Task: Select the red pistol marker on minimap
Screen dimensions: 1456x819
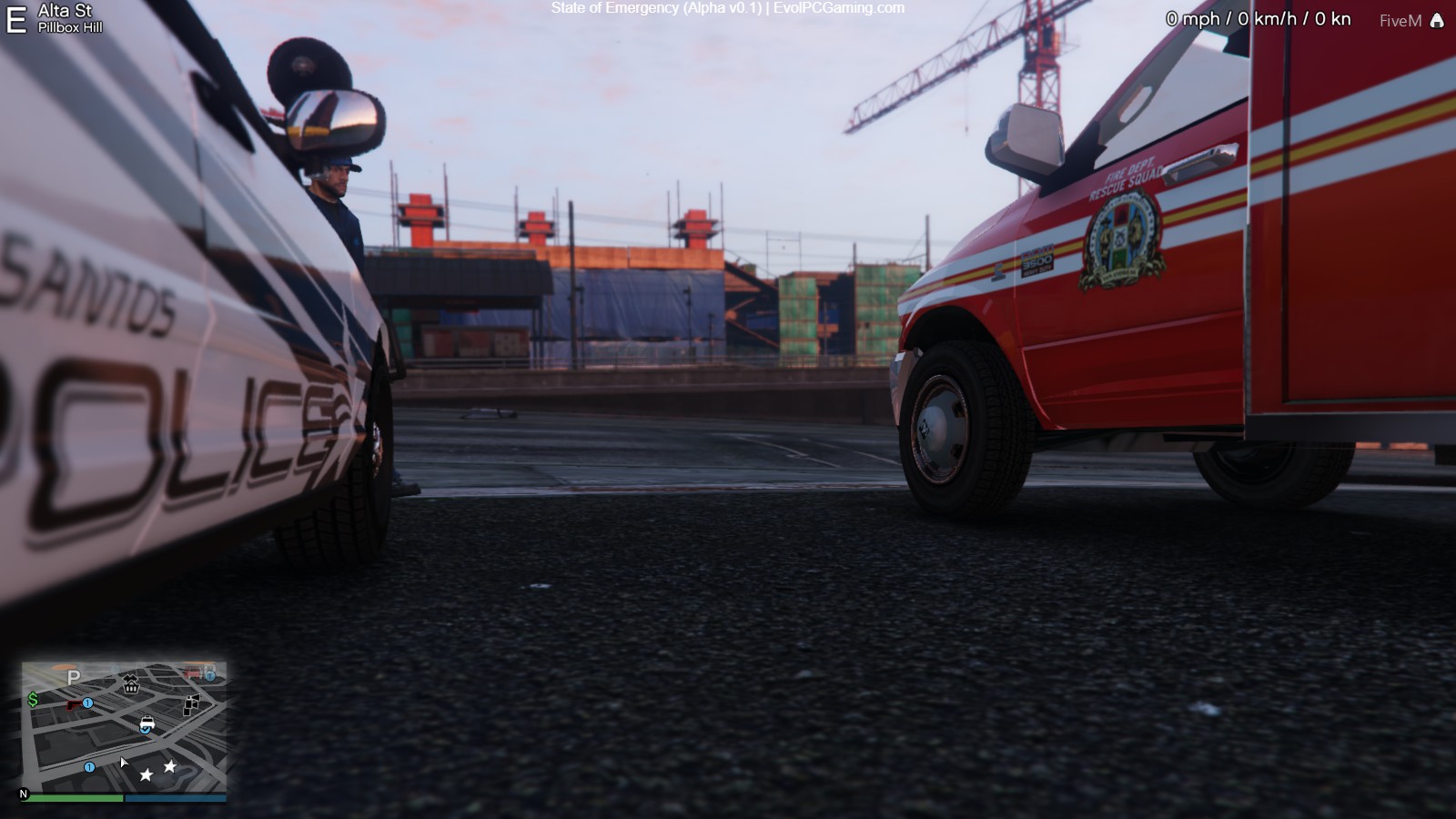Action: point(74,704)
